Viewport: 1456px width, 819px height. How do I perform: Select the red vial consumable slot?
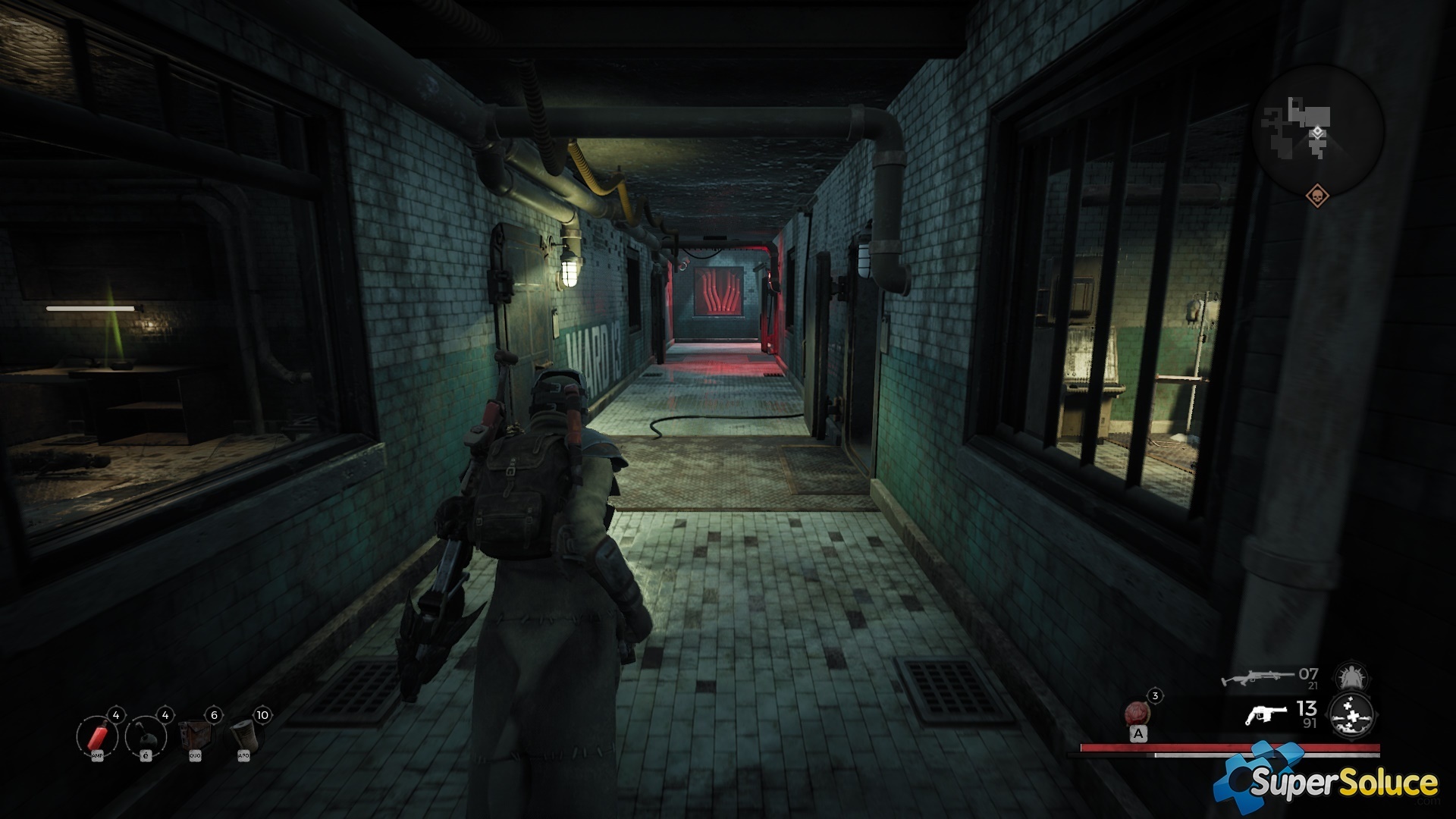(97, 736)
